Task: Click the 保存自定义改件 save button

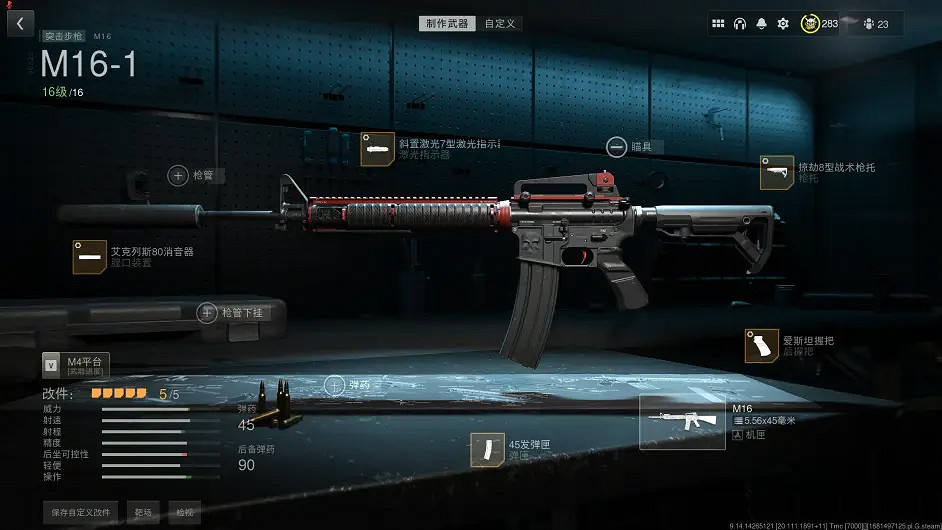Action: tap(82, 511)
